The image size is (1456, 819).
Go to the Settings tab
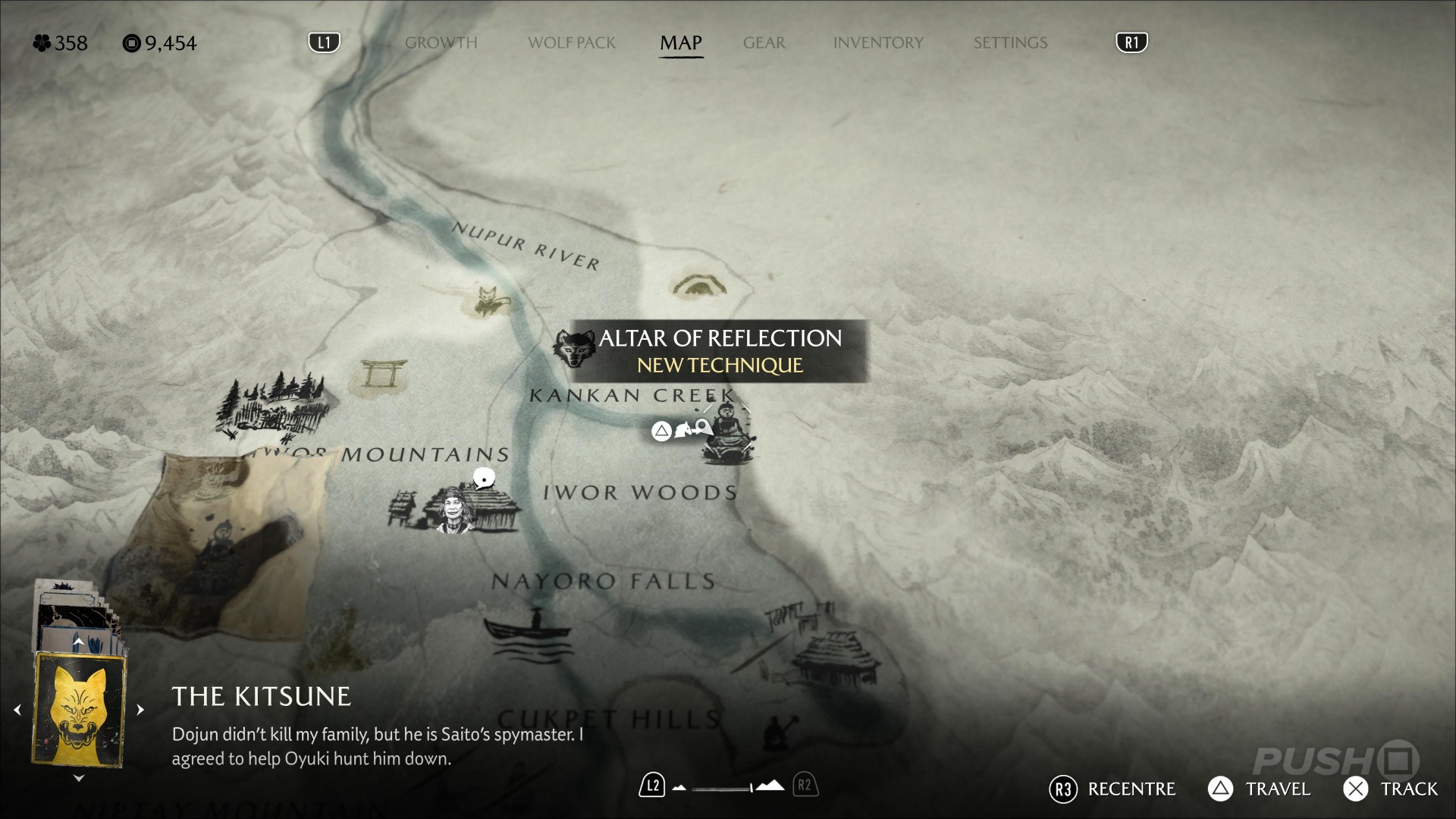[1010, 43]
